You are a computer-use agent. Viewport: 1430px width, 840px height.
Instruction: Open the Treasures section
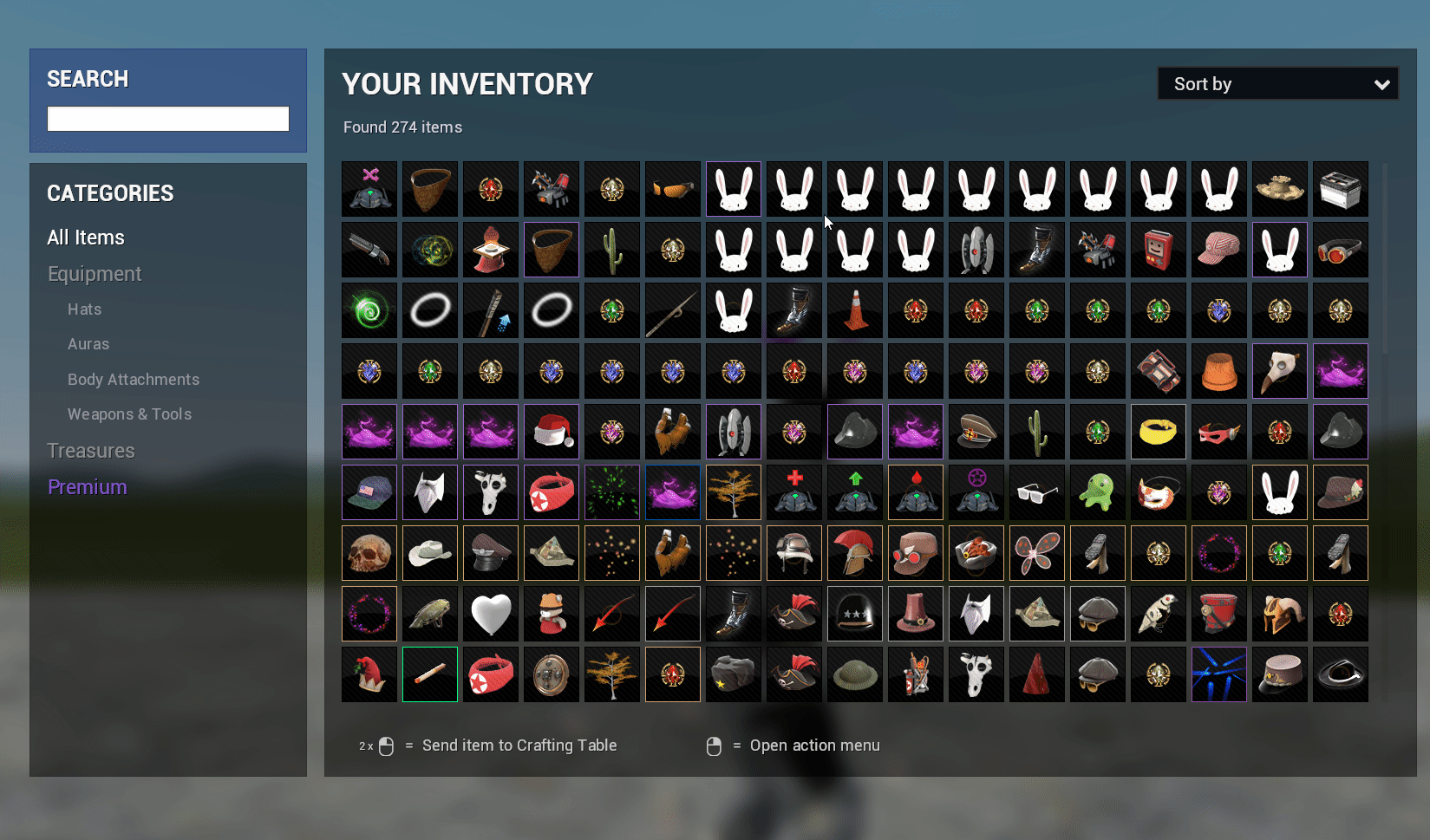tap(91, 450)
